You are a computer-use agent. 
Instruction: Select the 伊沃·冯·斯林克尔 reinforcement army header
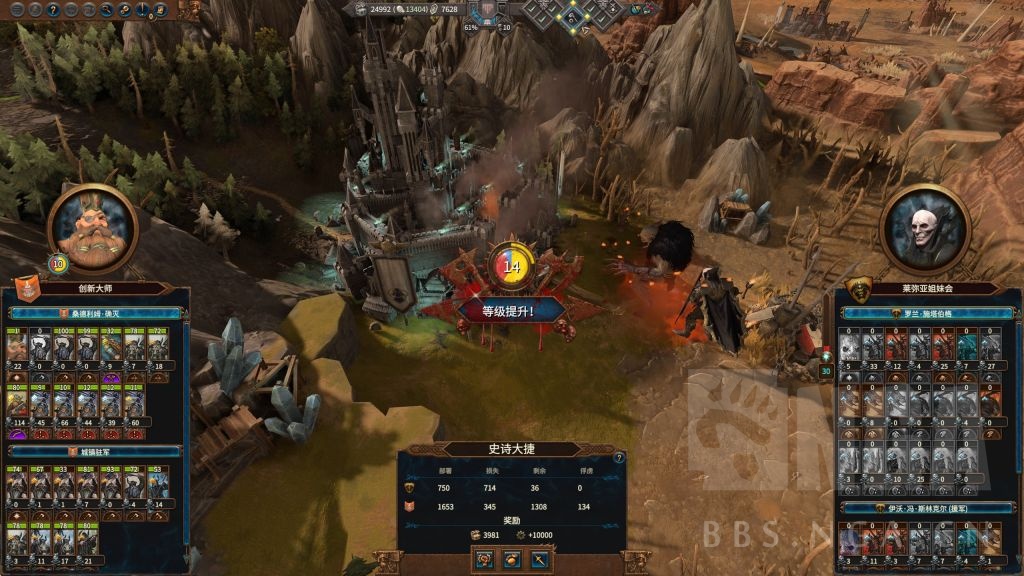[921, 508]
